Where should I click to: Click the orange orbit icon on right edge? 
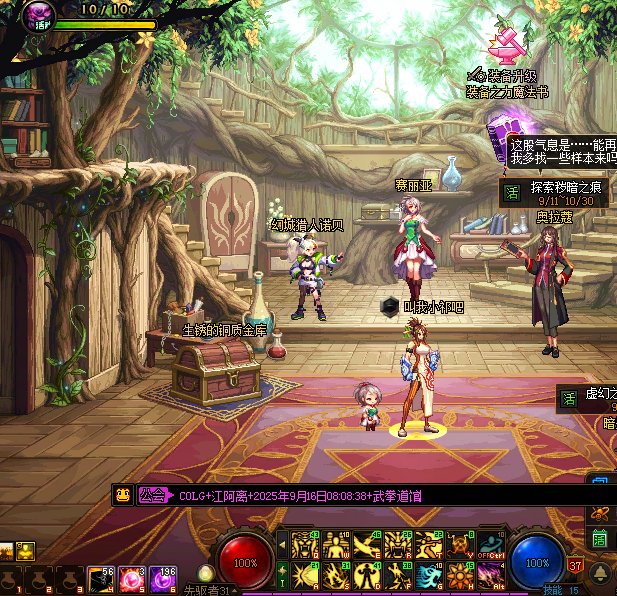pyautogui.click(x=601, y=513)
